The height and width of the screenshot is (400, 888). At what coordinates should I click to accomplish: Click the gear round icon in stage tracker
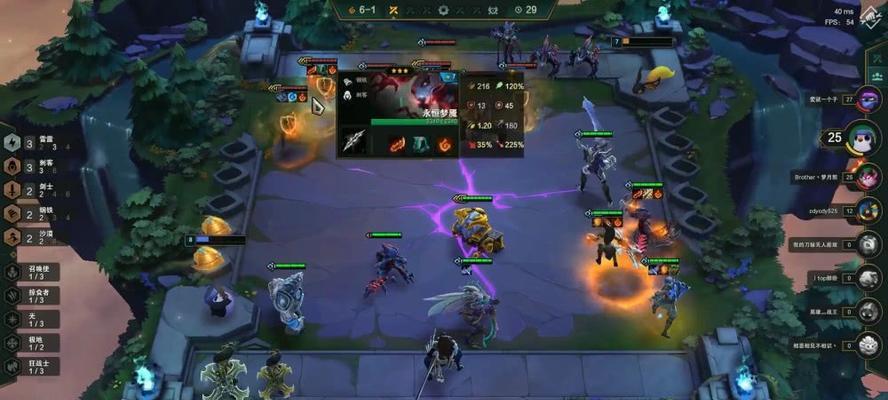[443, 10]
